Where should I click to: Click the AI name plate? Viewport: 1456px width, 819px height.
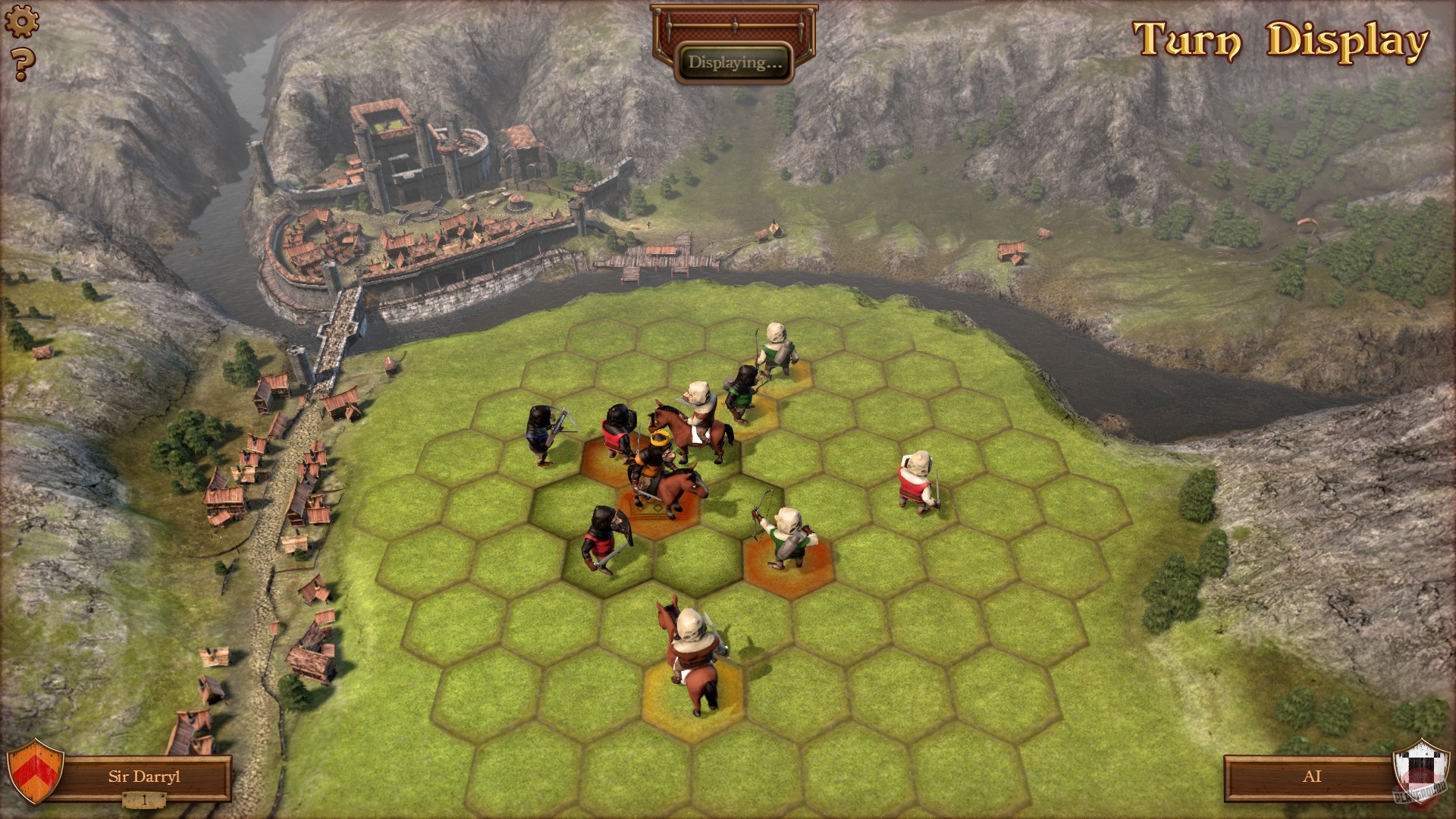[1314, 777]
